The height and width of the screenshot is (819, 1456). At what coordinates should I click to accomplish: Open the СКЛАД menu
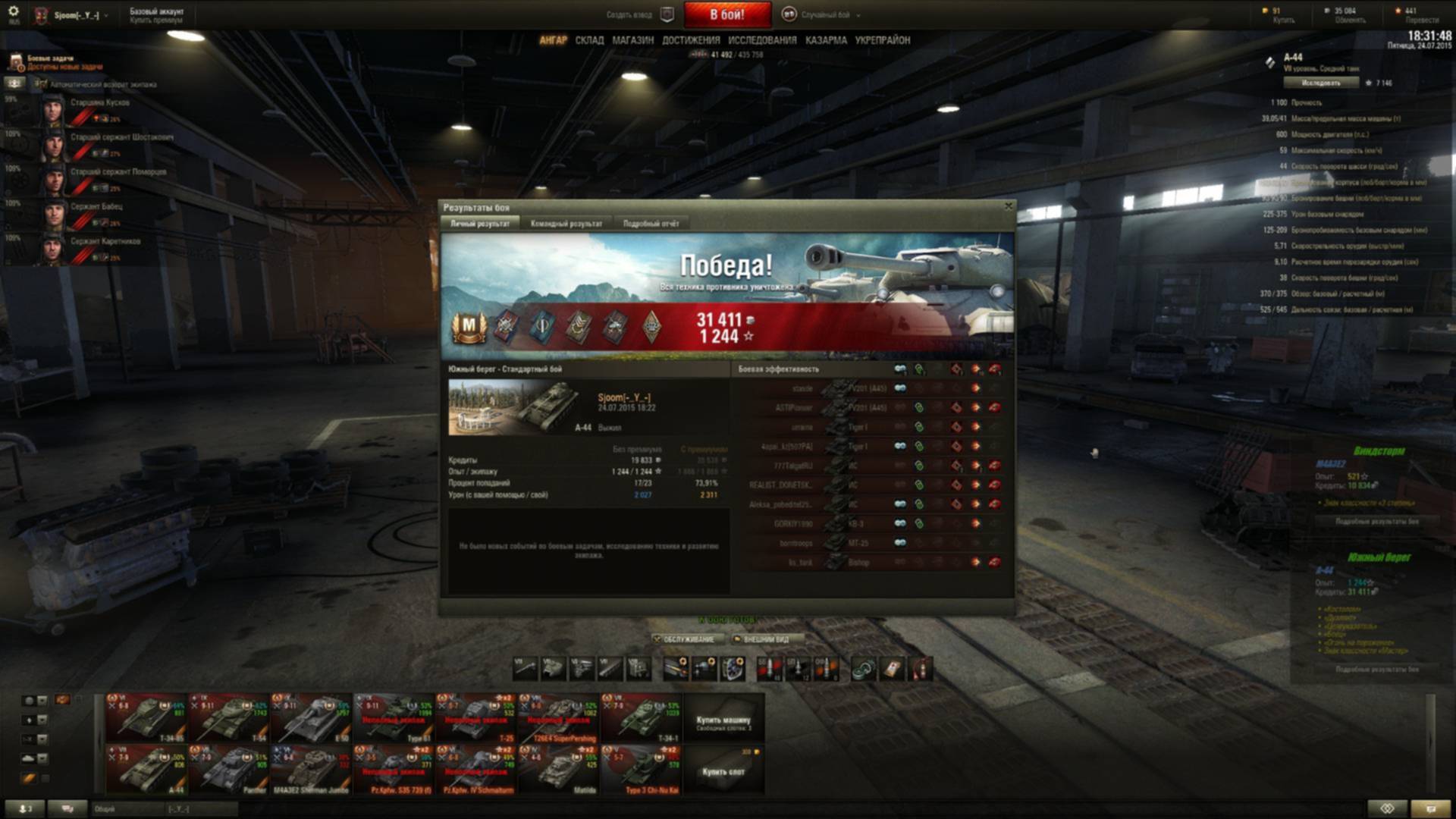click(589, 40)
